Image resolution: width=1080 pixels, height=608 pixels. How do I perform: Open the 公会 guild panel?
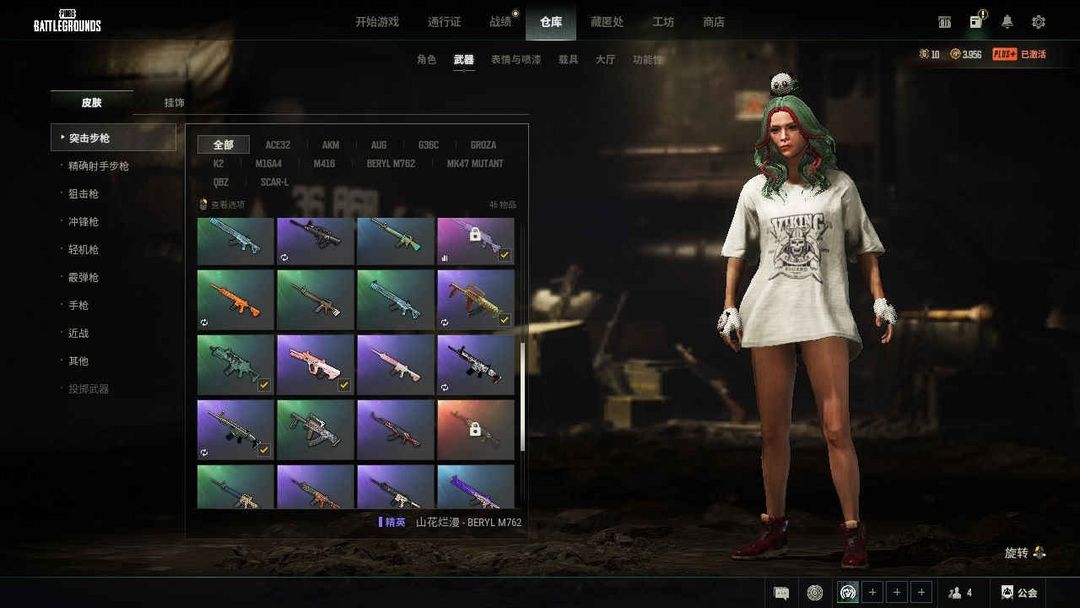point(1019,593)
